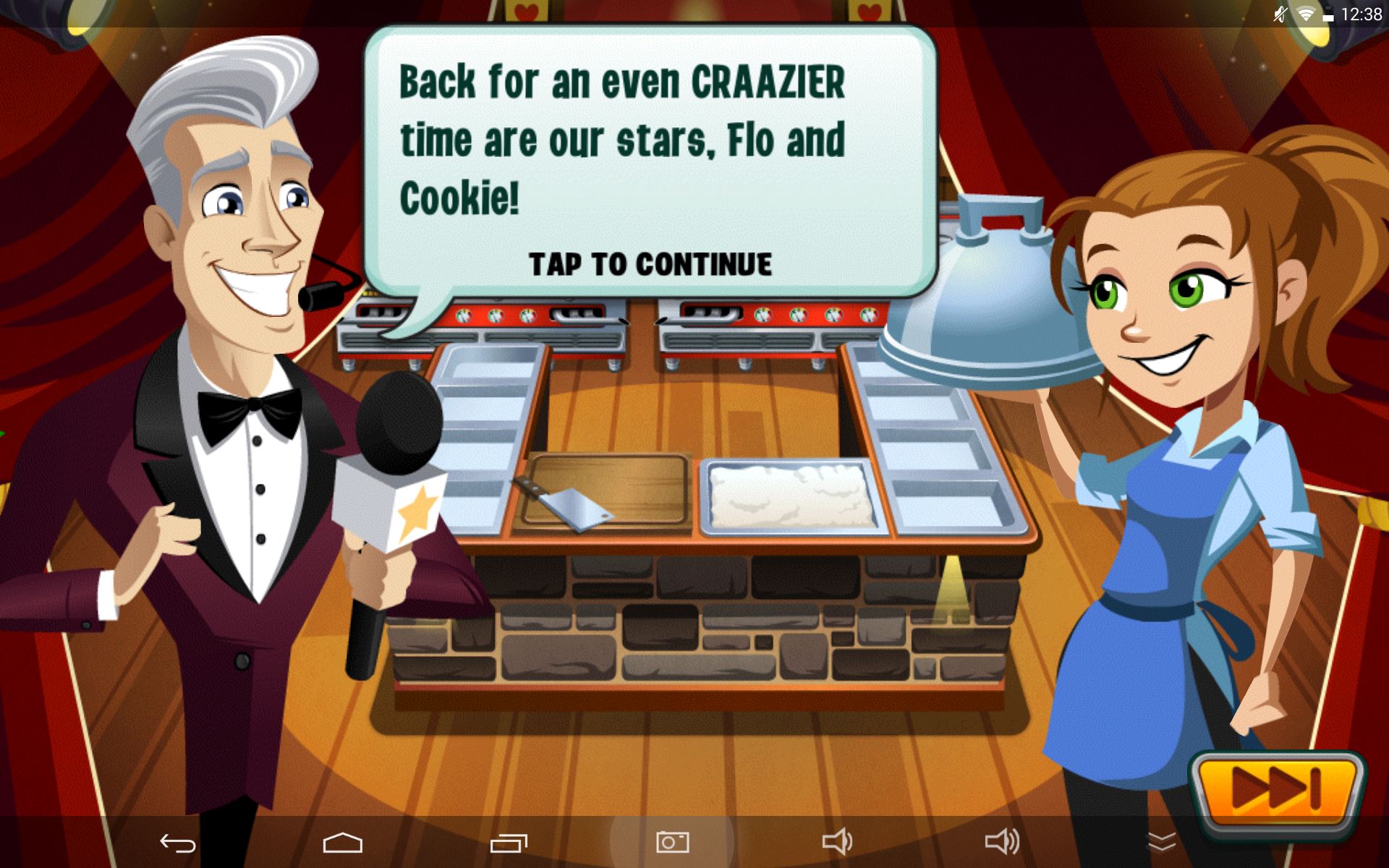The image size is (1389, 868).
Task: Show the recent apps list
Action: tap(509, 843)
